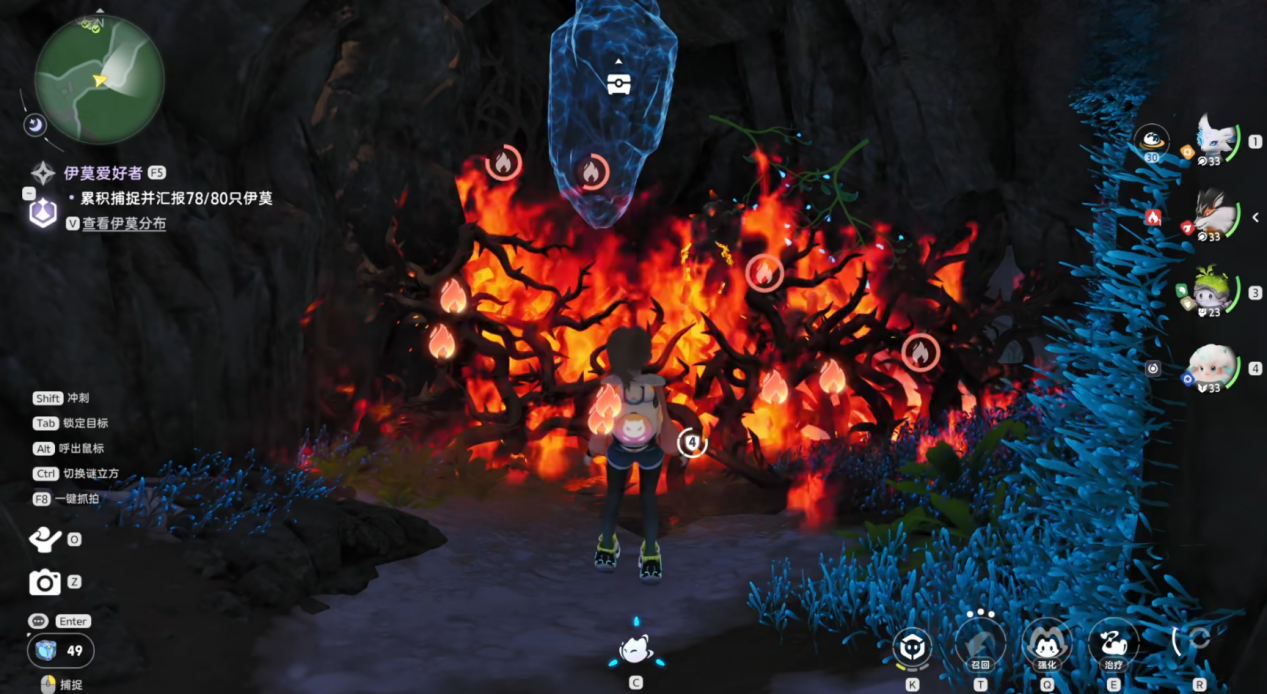
Task: Select the white dragon pet in slot 1
Action: tap(1216, 141)
